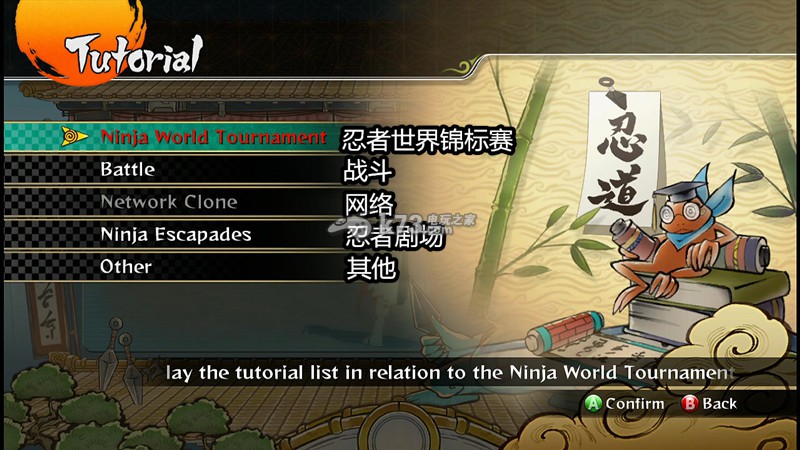Select the Ninja World Tournament tutorial
Image resolution: width=800 pixels, height=450 pixels.
[212, 137]
